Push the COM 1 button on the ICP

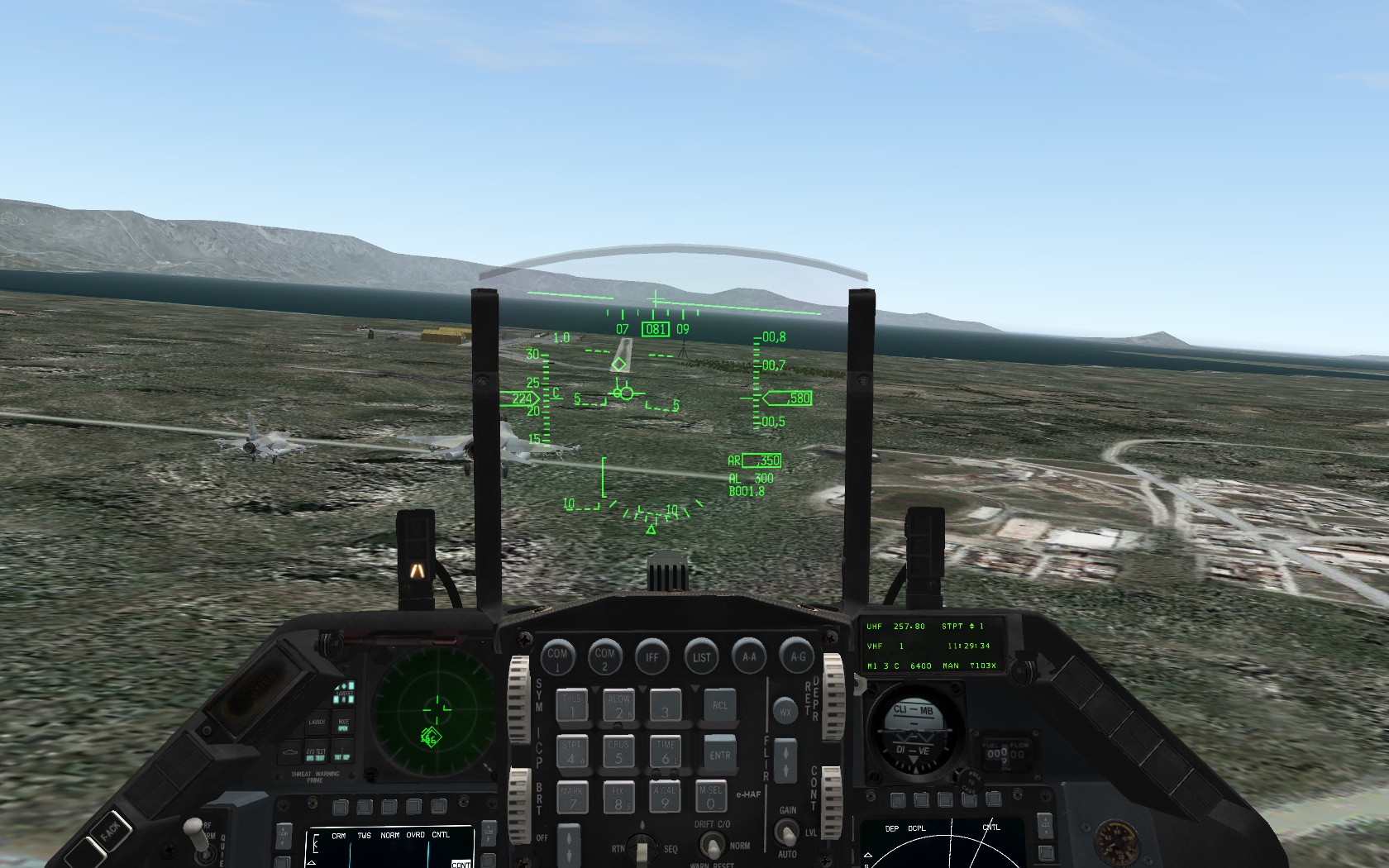(x=557, y=657)
